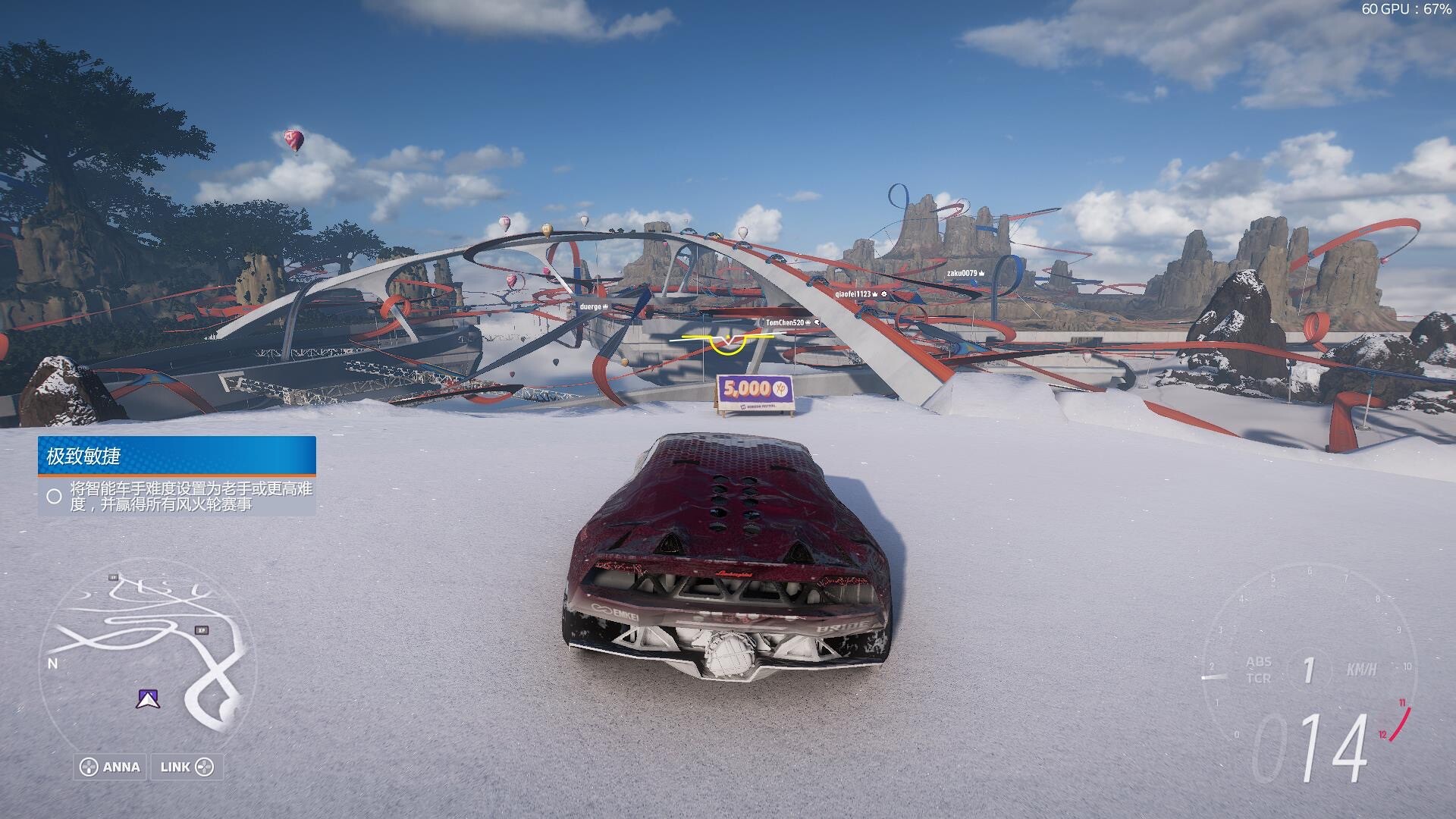Open the ANNA assistant

point(111,767)
